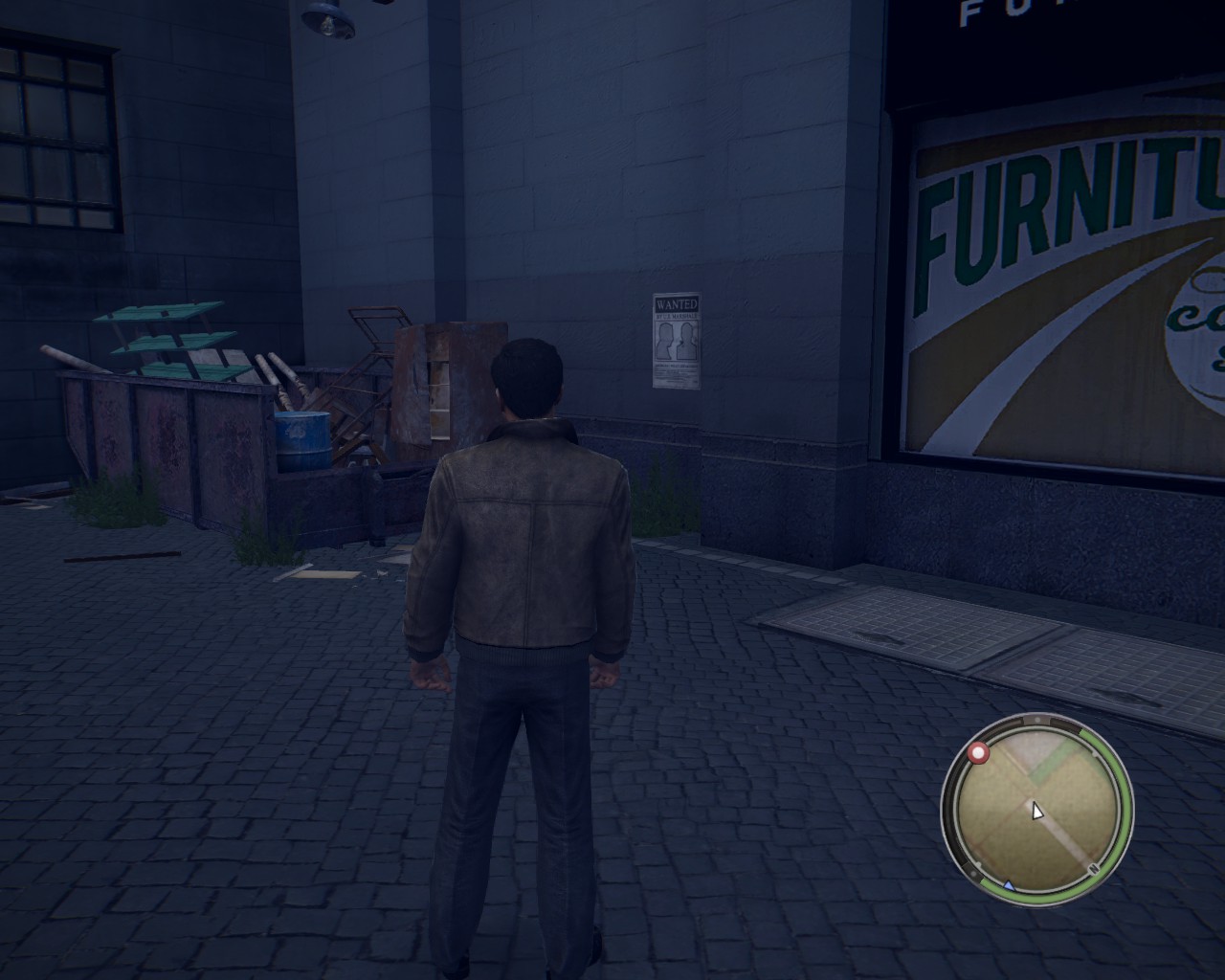1225x980 pixels.
Task: Click the circular minimap
Action: tap(1036, 810)
